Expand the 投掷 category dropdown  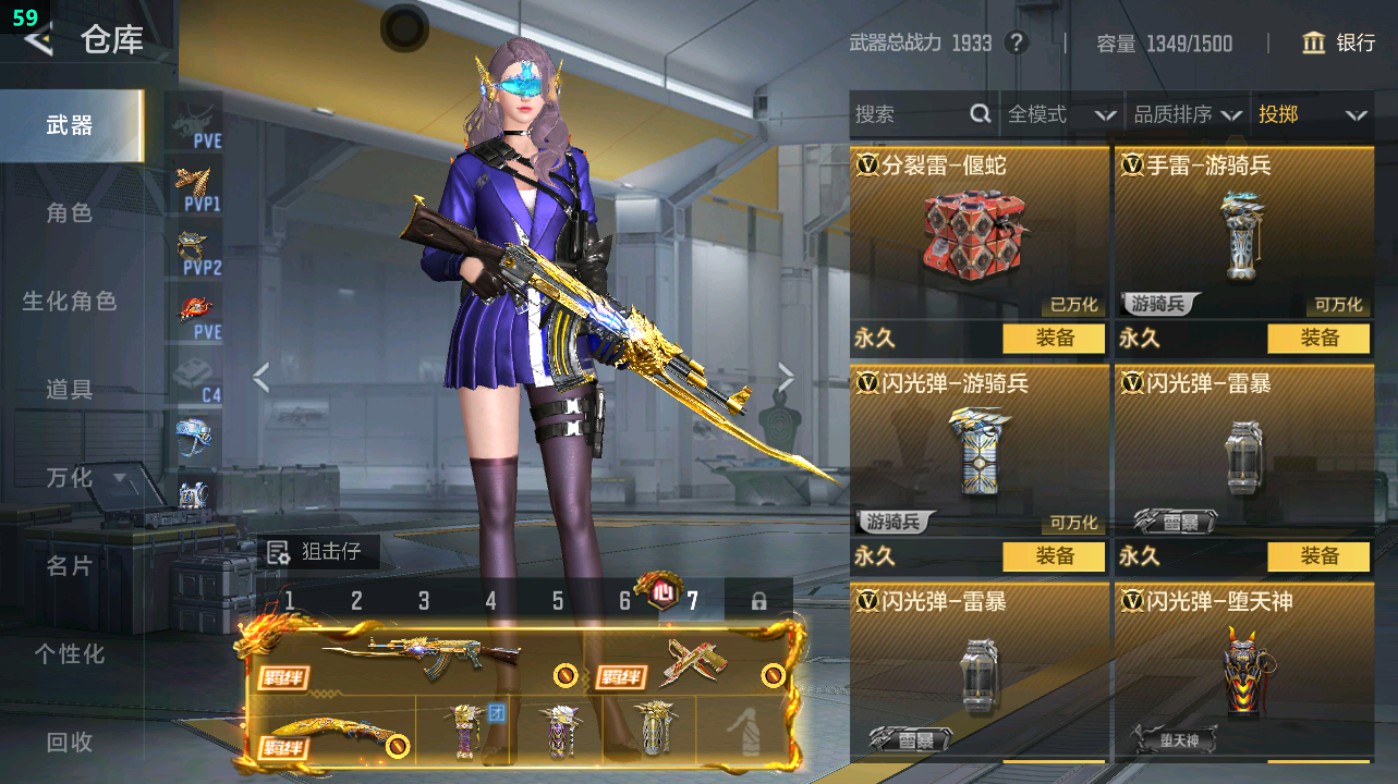click(x=1311, y=114)
